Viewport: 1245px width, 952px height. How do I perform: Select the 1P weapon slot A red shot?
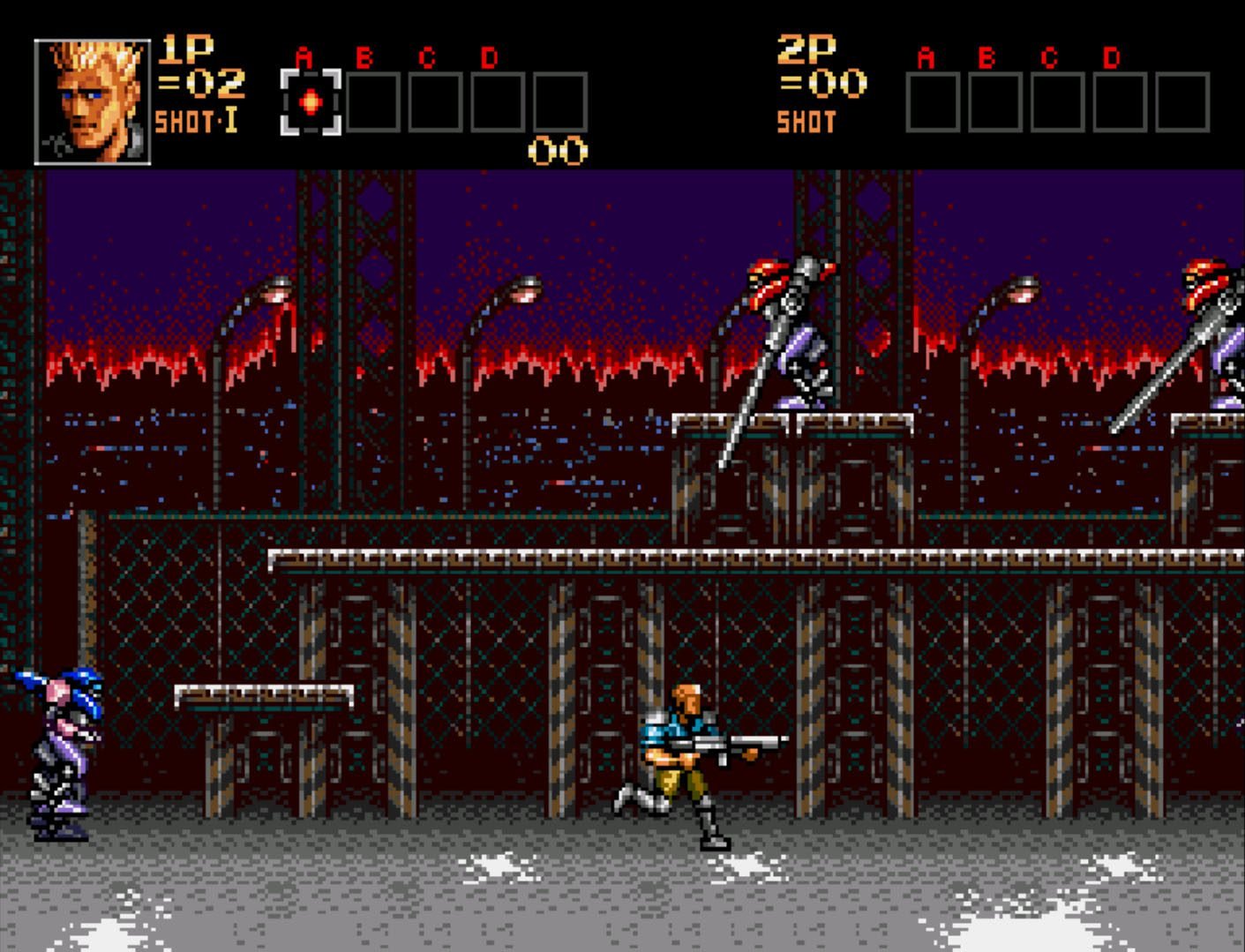coord(311,102)
